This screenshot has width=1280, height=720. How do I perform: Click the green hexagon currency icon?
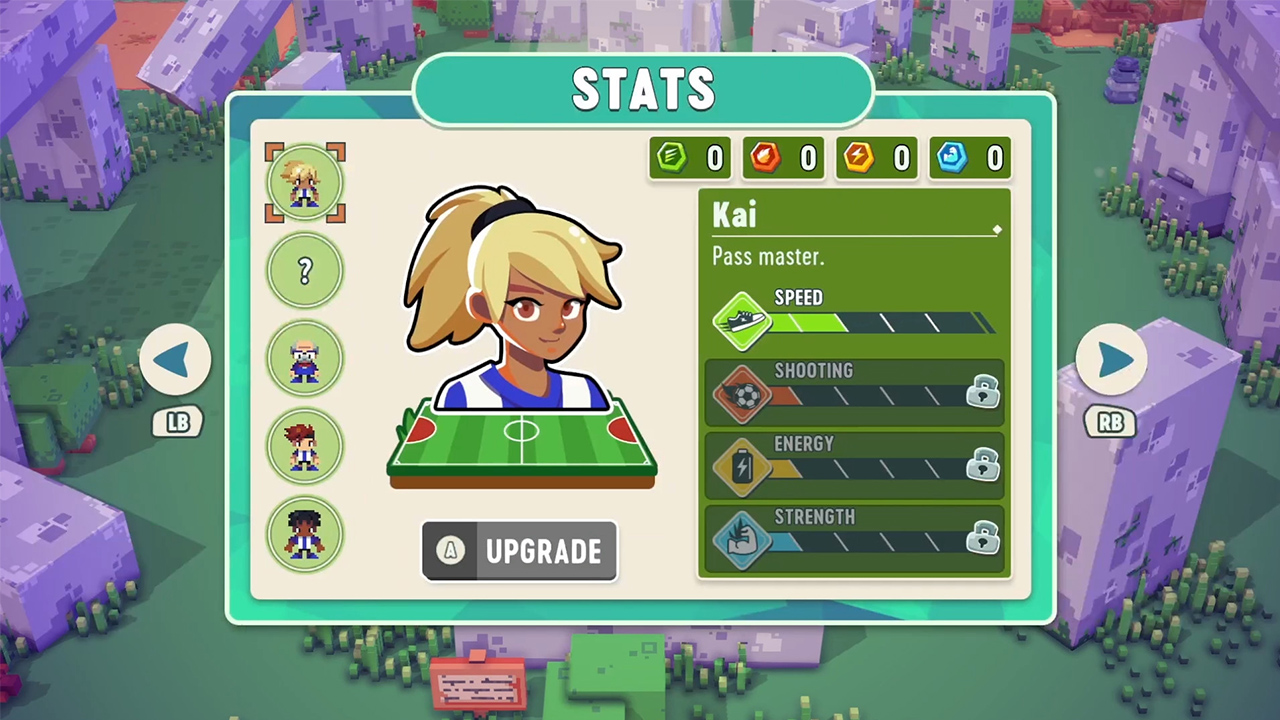(x=671, y=157)
